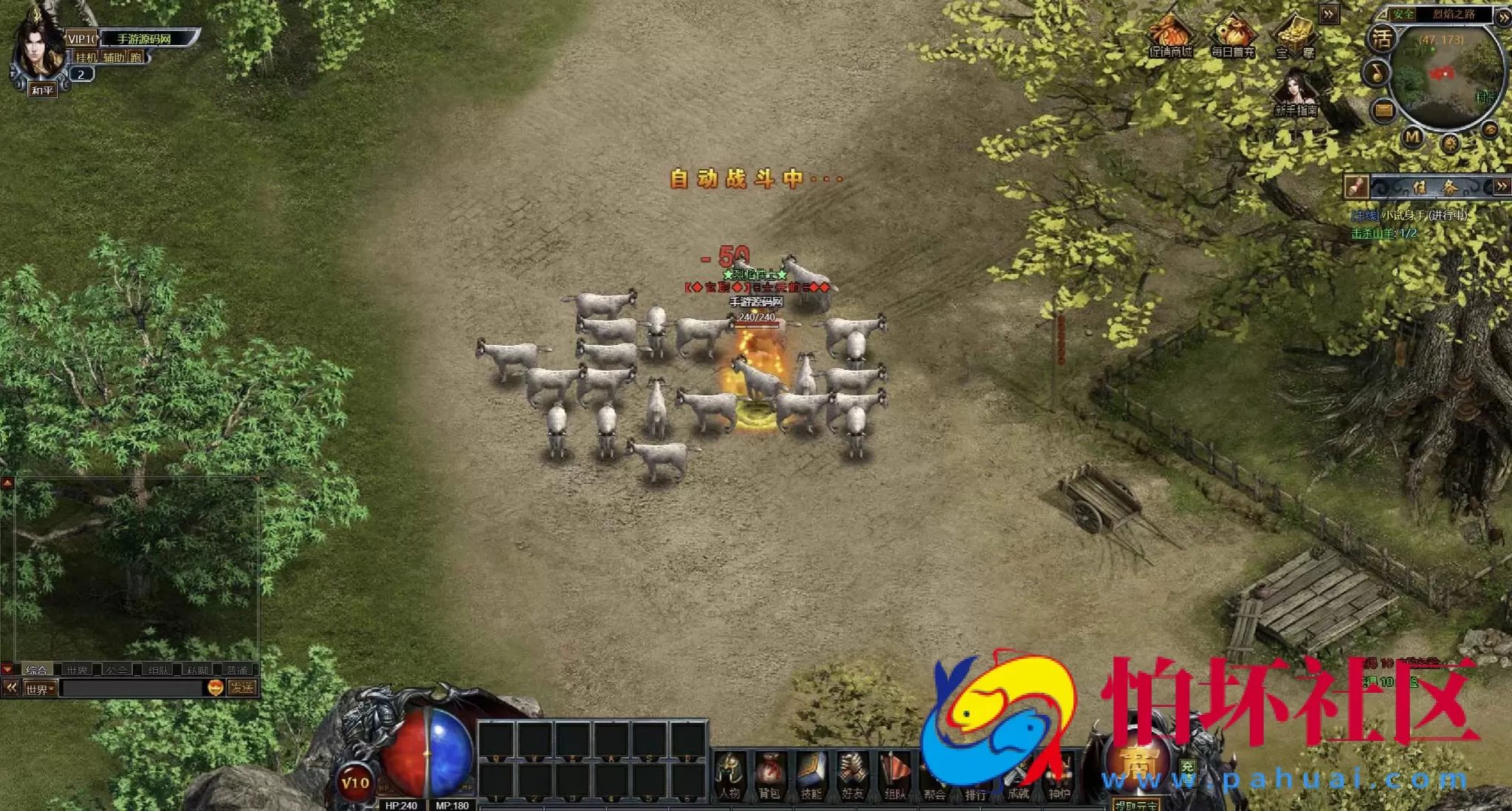Image resolution: width=1512 pixels, height=811 pixels.
Task: Send the chat message with 发送
Action: point(241,688)
